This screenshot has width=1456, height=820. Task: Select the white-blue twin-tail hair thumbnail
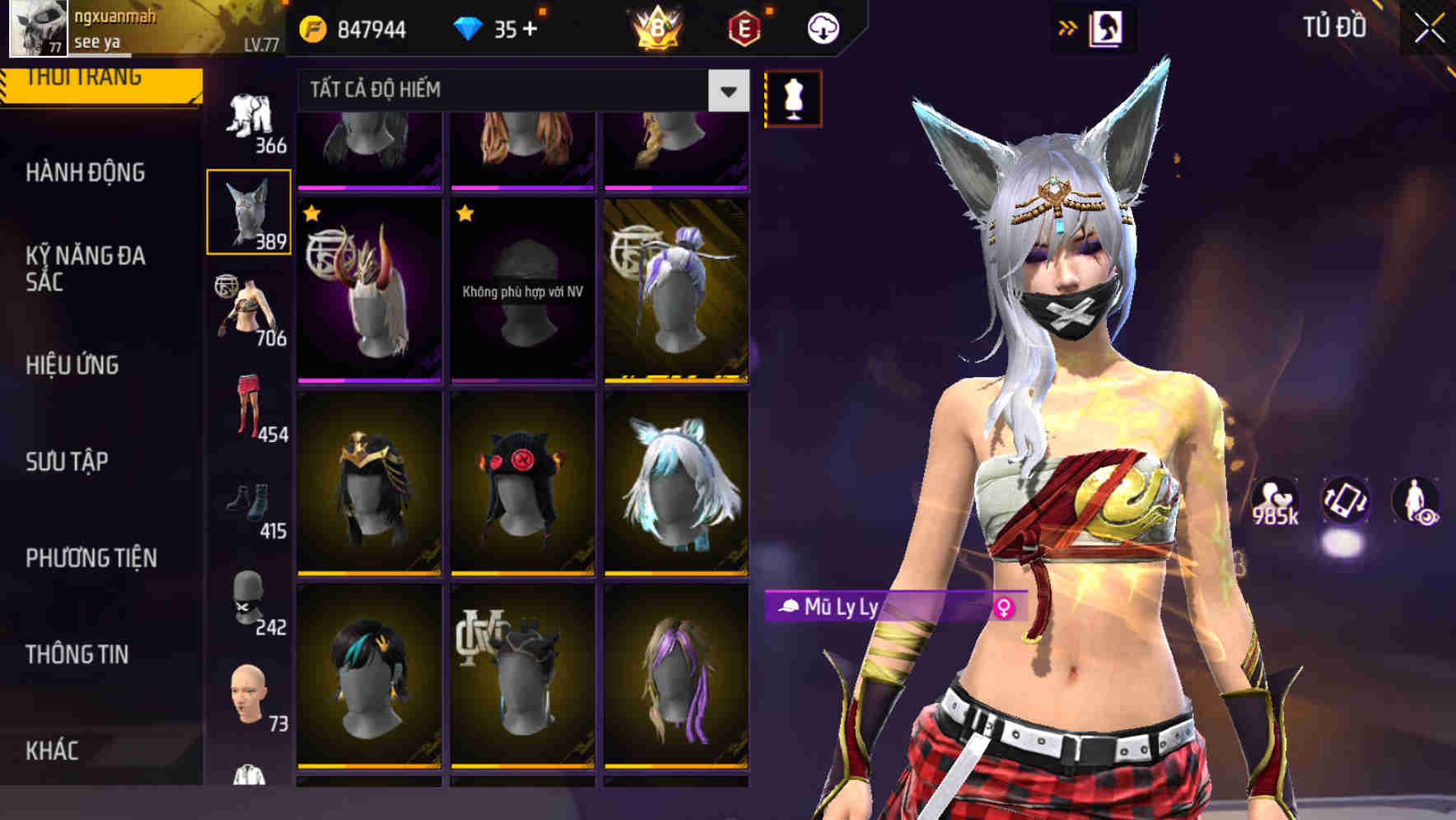coord(675,486)
